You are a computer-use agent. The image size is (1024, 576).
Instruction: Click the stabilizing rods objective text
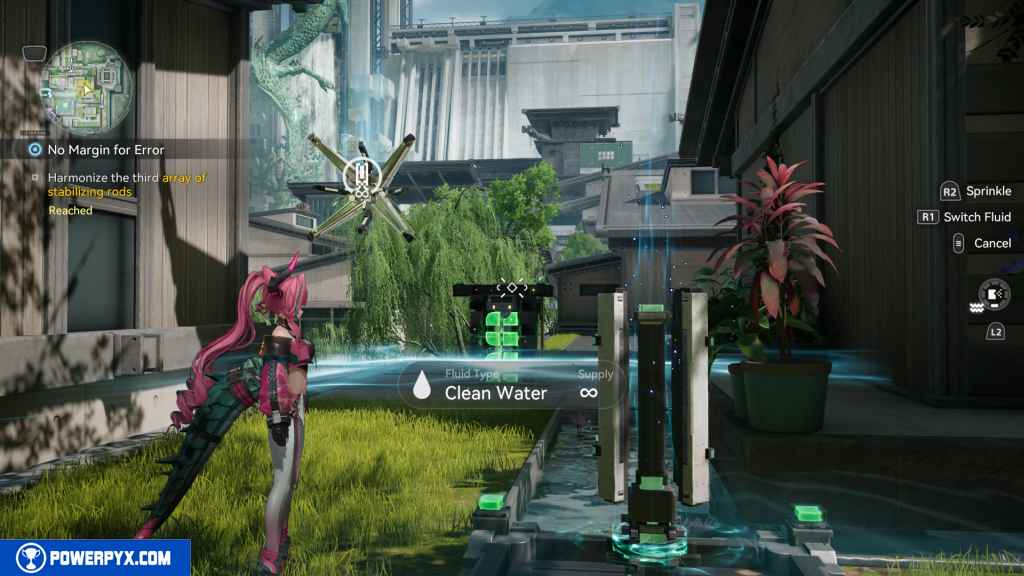[x=126, y=184]
